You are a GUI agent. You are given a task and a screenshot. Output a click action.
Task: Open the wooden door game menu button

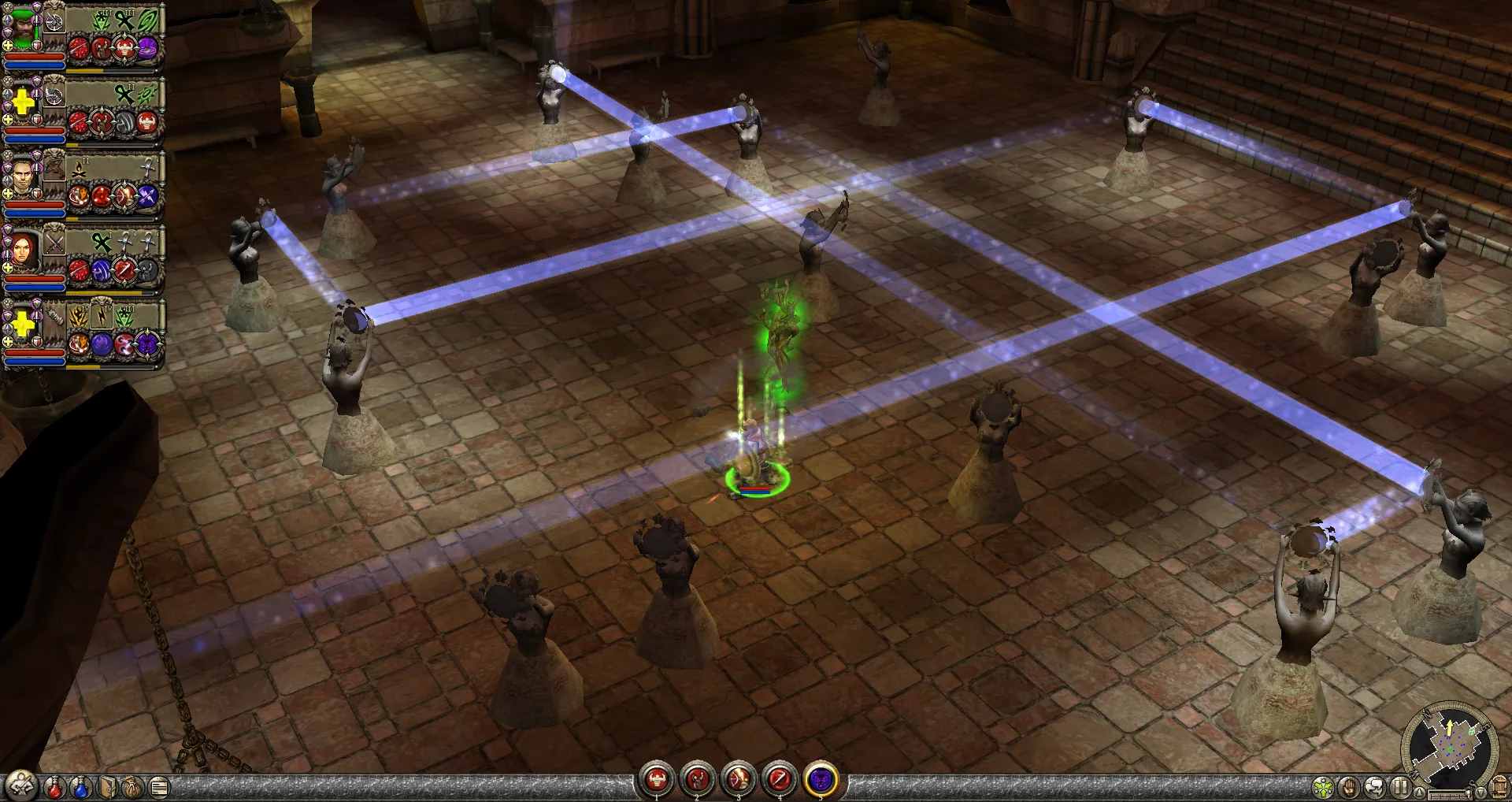point(1499,787)
